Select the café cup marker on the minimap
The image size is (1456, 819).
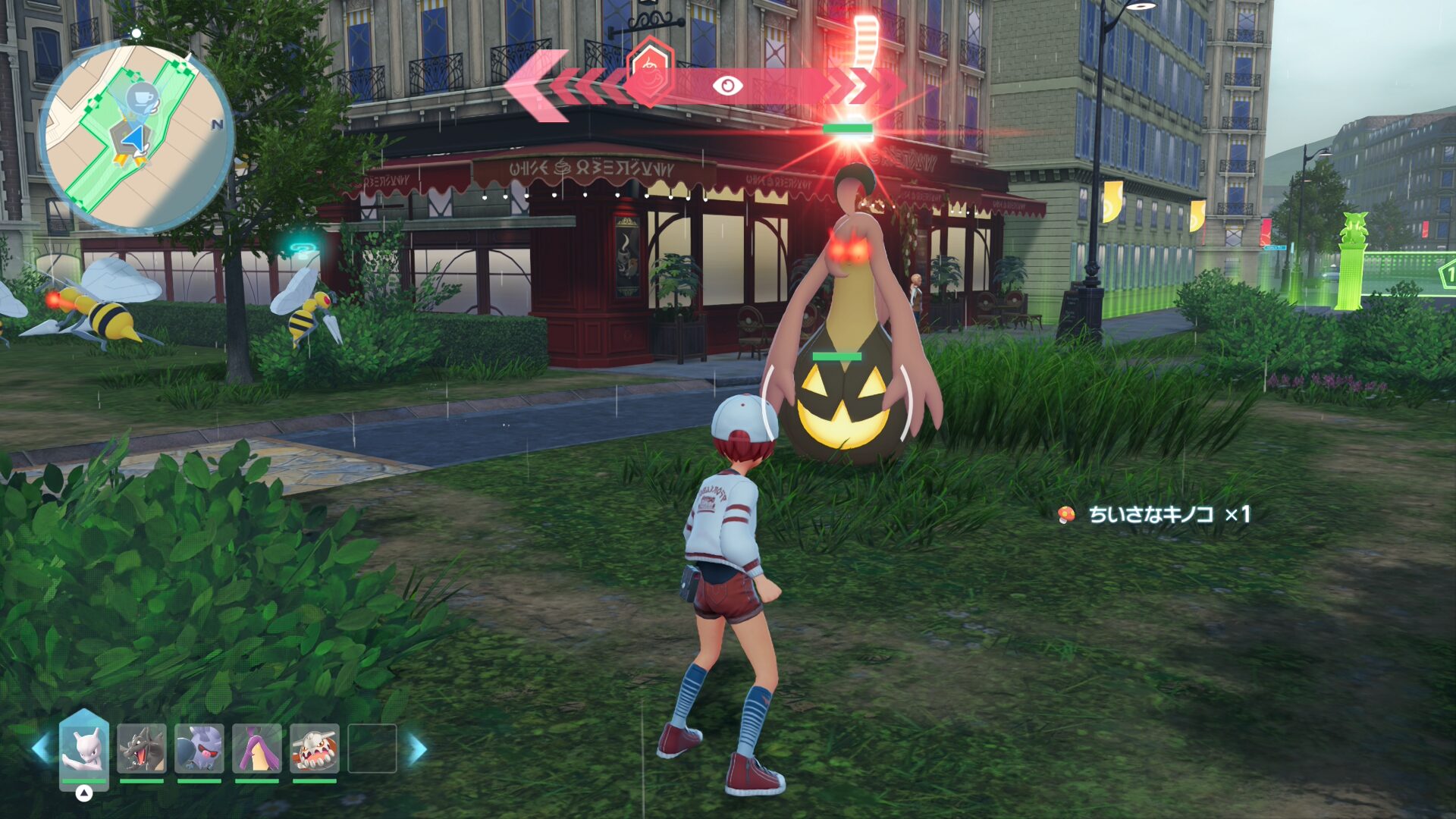141,99
